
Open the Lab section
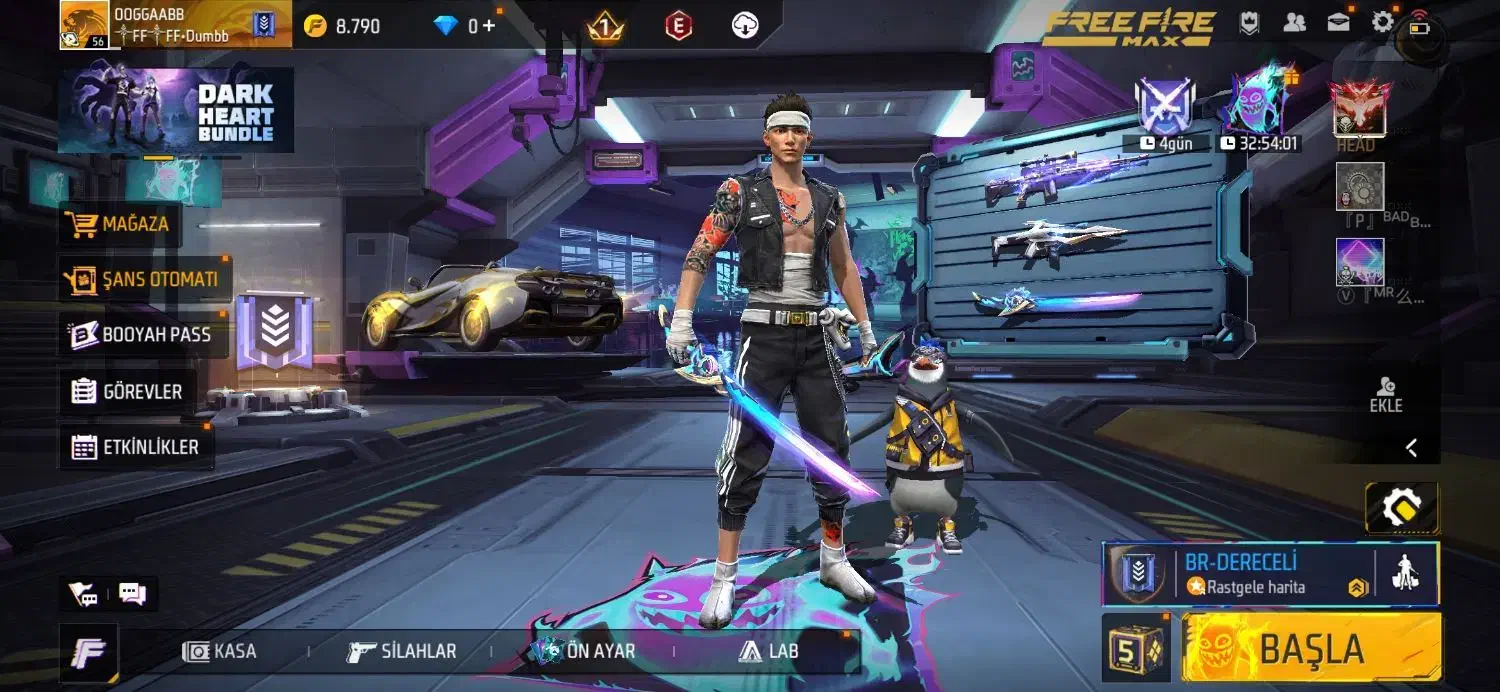pyautogui.click(x=769, y=652)
